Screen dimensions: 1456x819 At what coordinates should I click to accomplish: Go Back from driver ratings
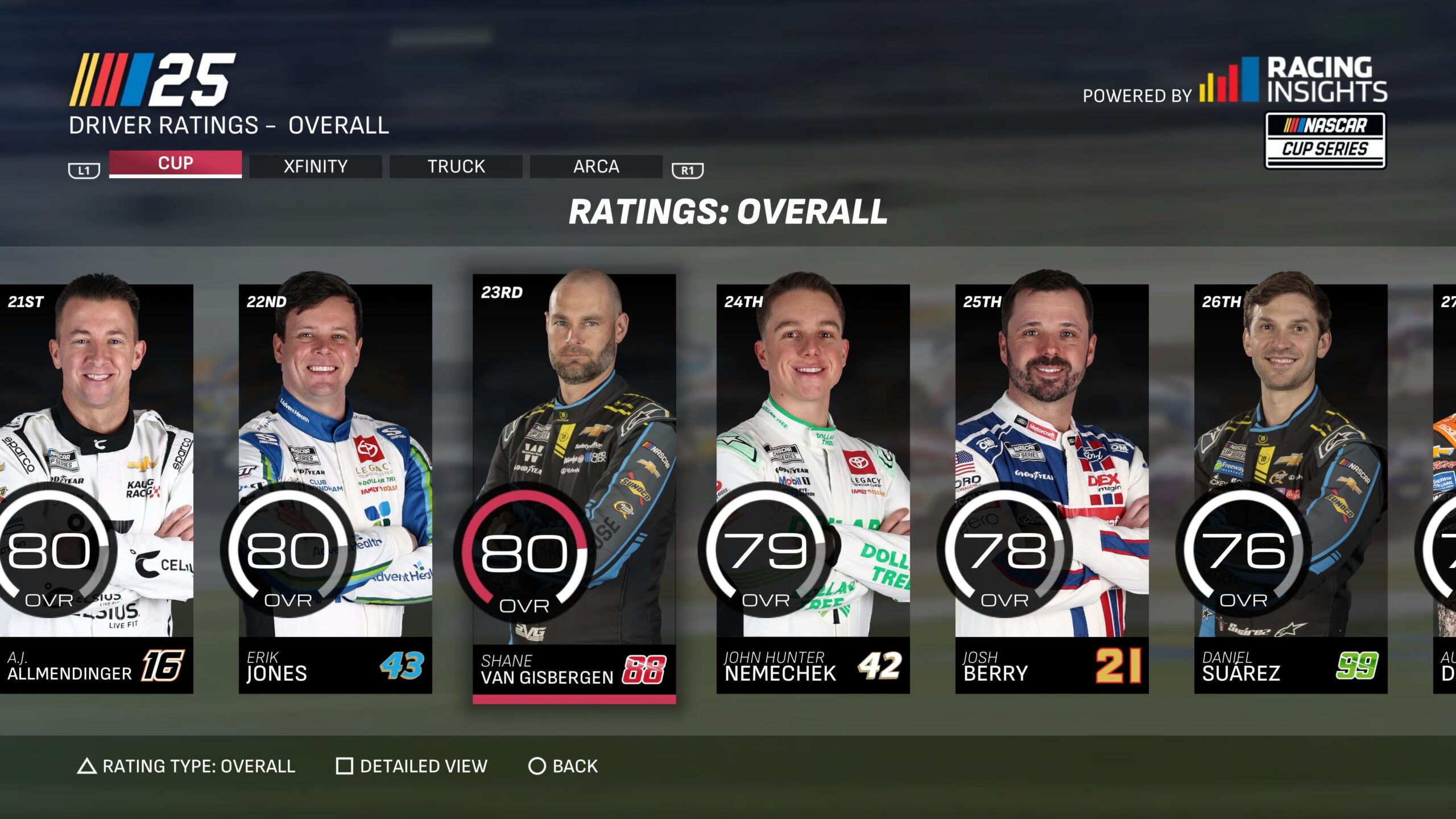coord(564,766)
